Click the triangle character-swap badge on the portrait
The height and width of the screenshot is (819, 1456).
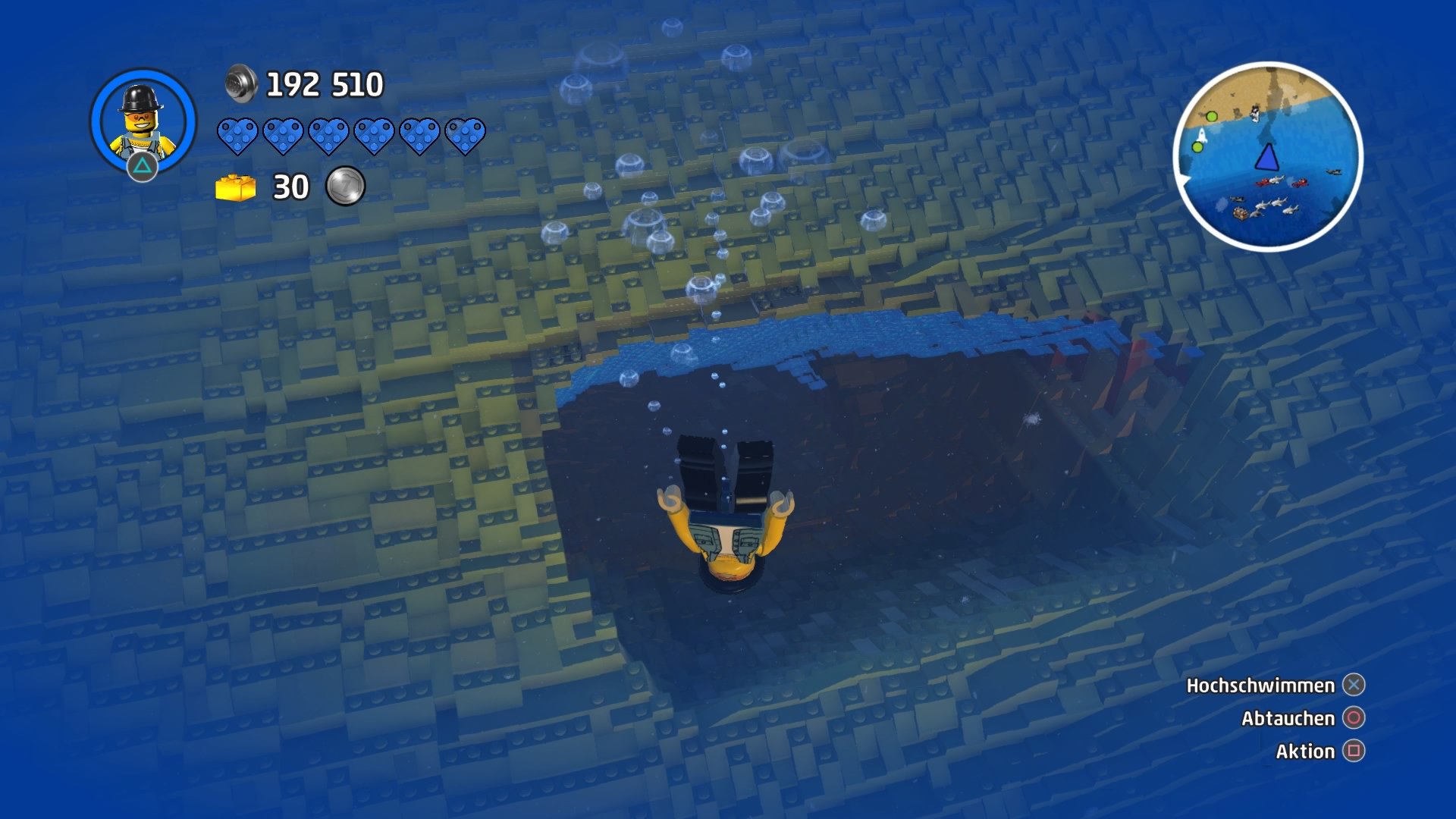click(x=143, y=165)
